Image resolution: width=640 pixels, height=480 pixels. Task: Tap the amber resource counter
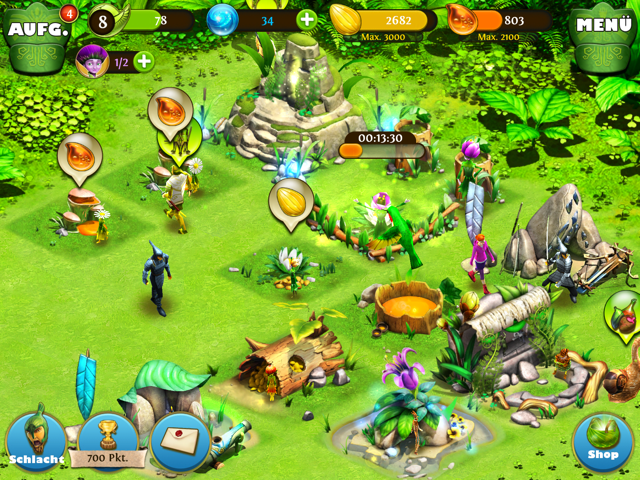[500, 20]
